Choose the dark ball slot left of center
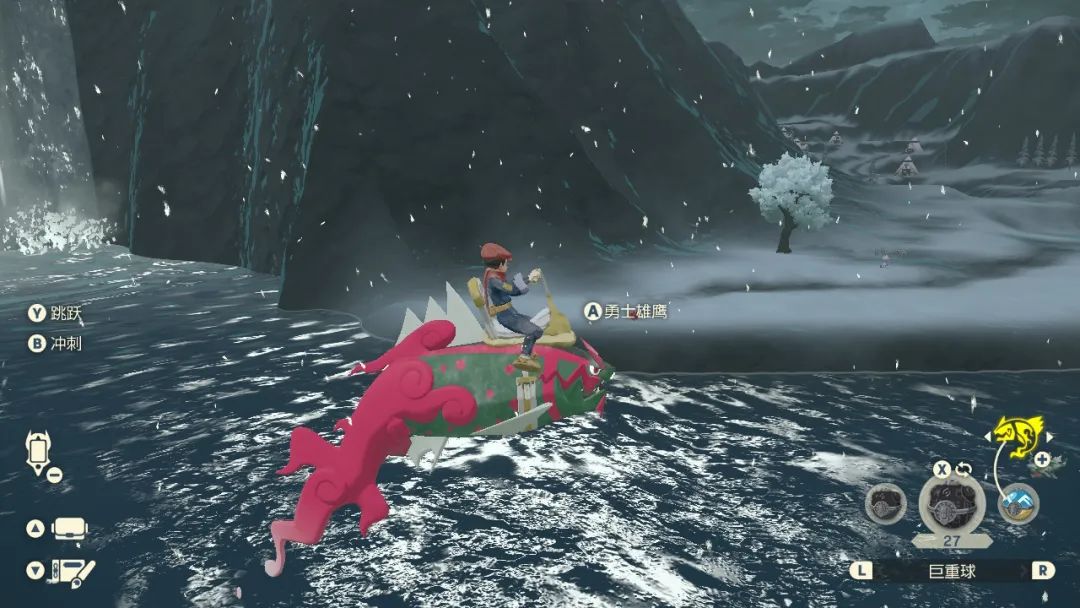This screenshot has height=608, width=1080. coord(885,504)
